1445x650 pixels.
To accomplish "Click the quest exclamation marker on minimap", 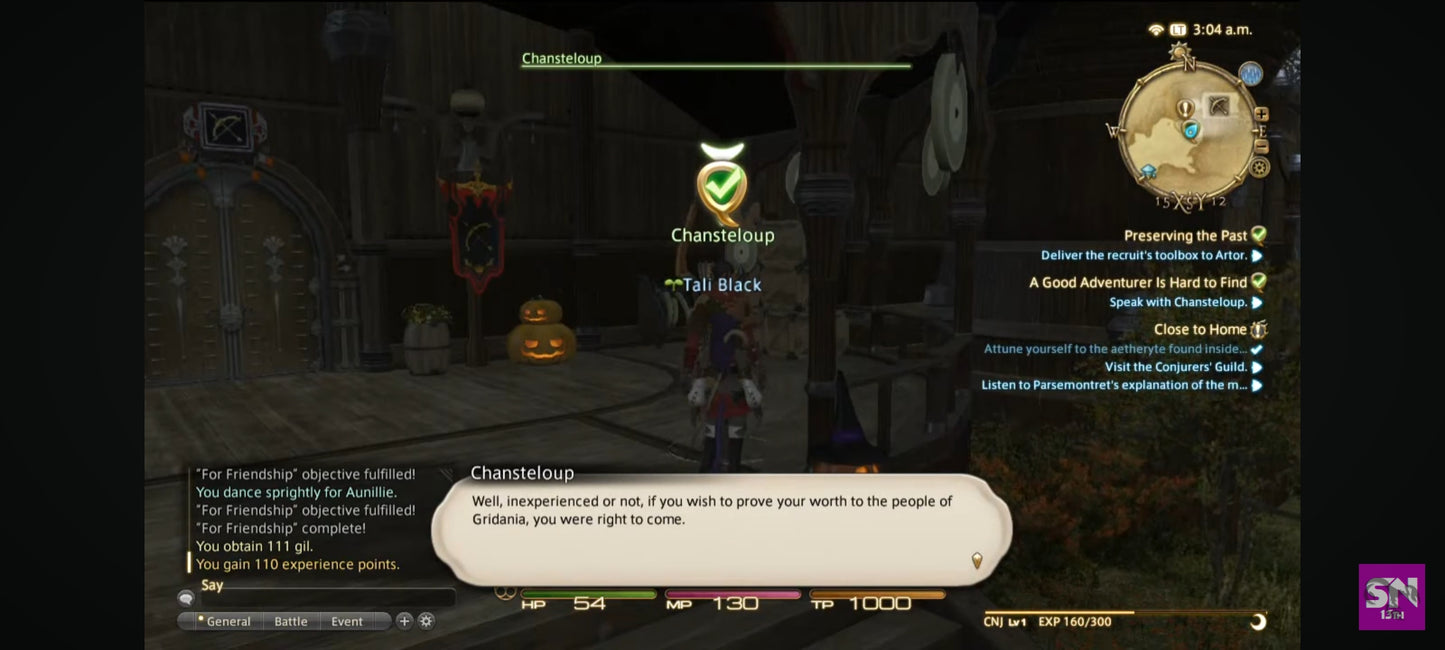I will click(x=1185, y=108).
